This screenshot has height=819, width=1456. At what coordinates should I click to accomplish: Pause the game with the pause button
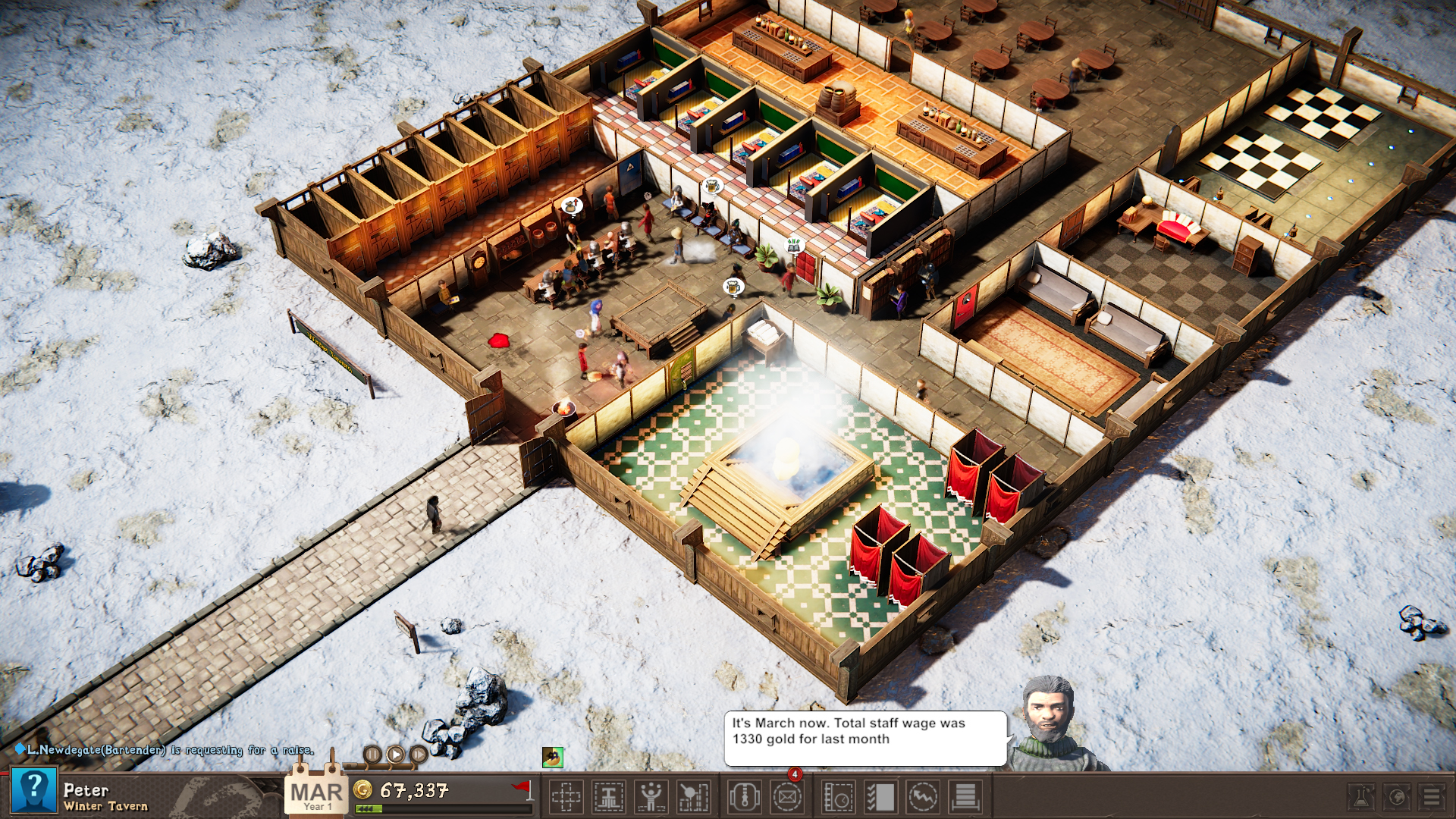coord(372,755)
